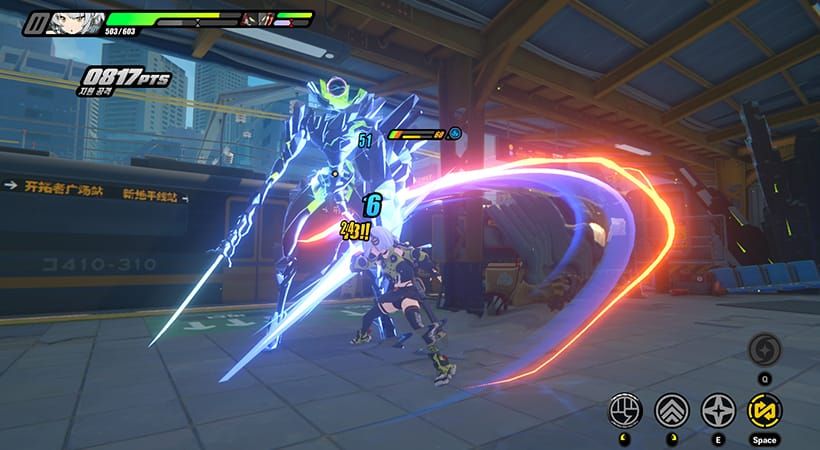Activate the yellow swap arrows button

(764, 409)
